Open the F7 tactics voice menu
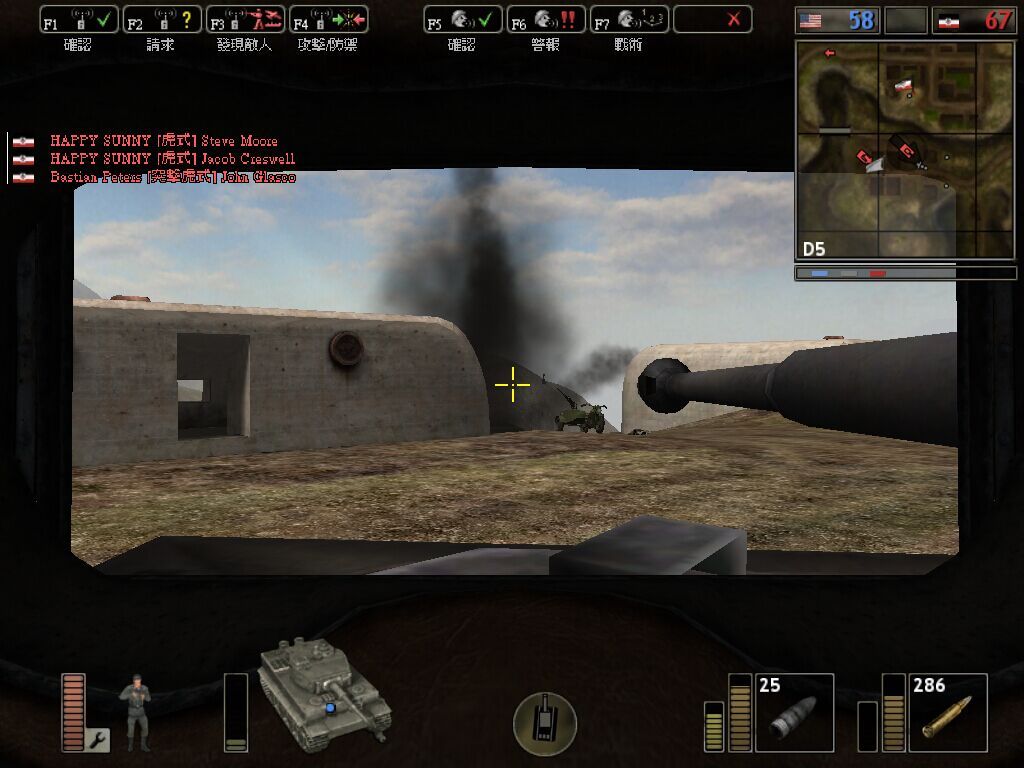The width and height of the screenshot is (1024, 768). [x=629, y=20]
